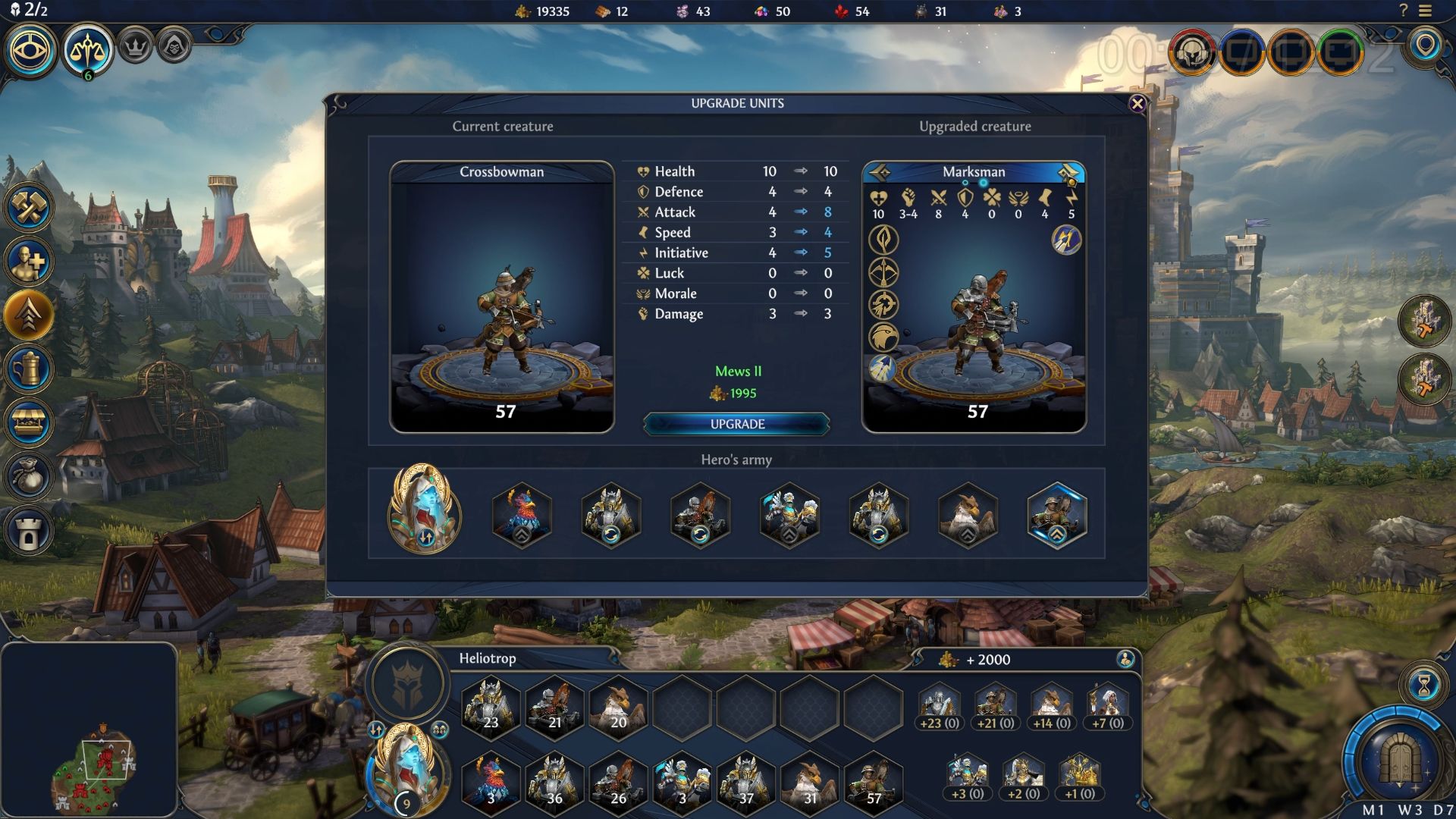Open the question mark help
1456x819 pixels.
1403,11
